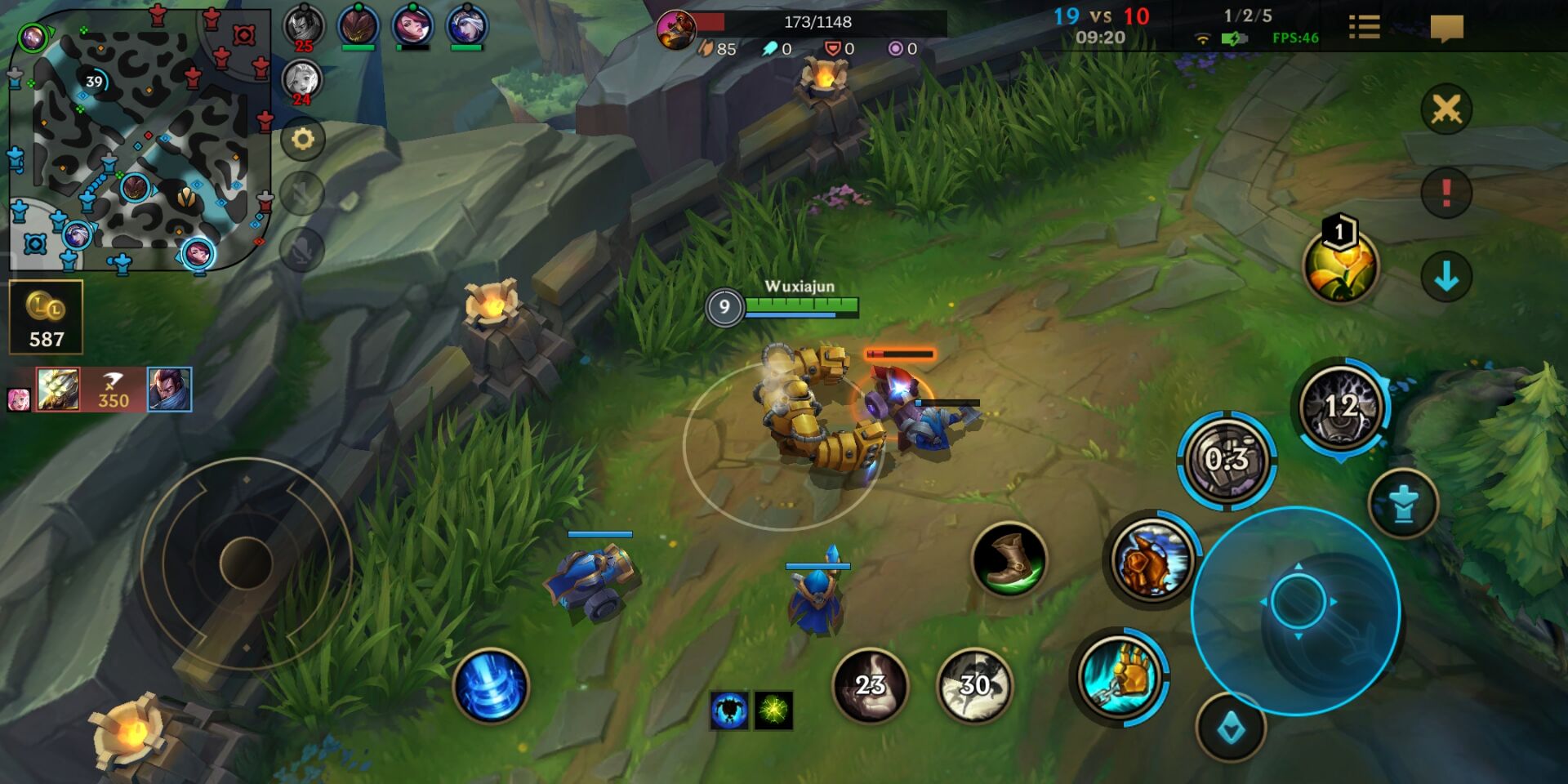Tap the Power Fist ability on 0.3 cooldown
This screenshot has width=1568, height=784.
(x=1227, y=460)
